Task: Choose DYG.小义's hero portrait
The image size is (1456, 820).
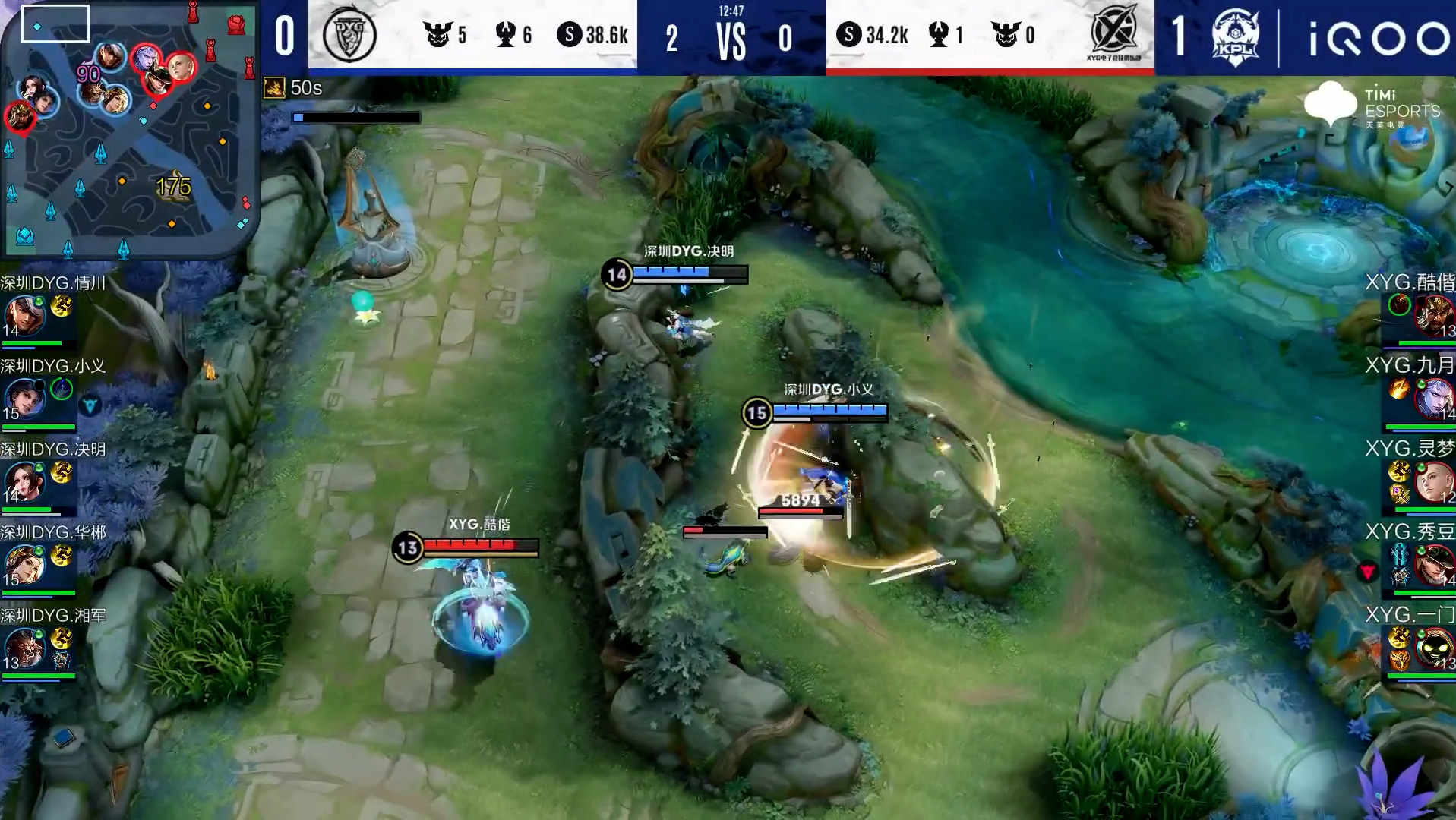Action: point(24,398)
